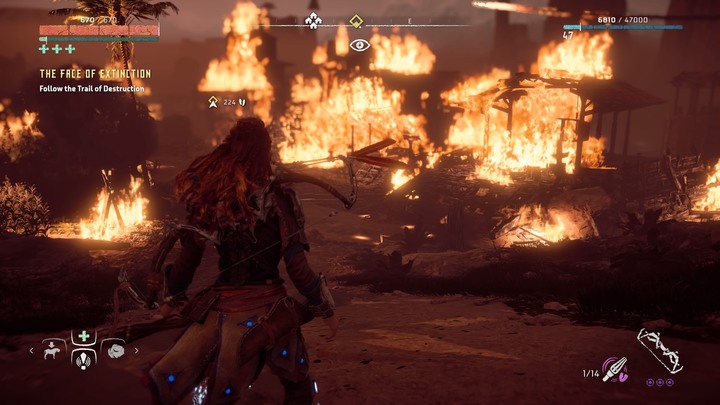Click the right arrow of the quick slots
This screenshot has height=405, width=720.
136,350
